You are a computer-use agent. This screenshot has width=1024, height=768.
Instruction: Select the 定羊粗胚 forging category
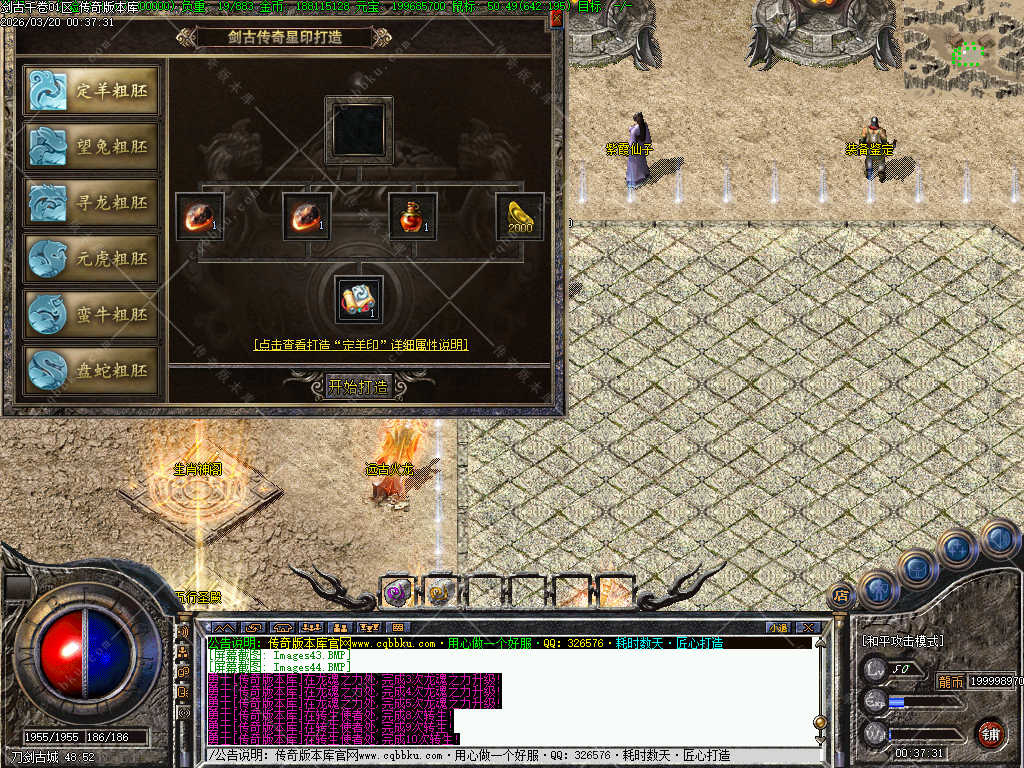[91, 91]
